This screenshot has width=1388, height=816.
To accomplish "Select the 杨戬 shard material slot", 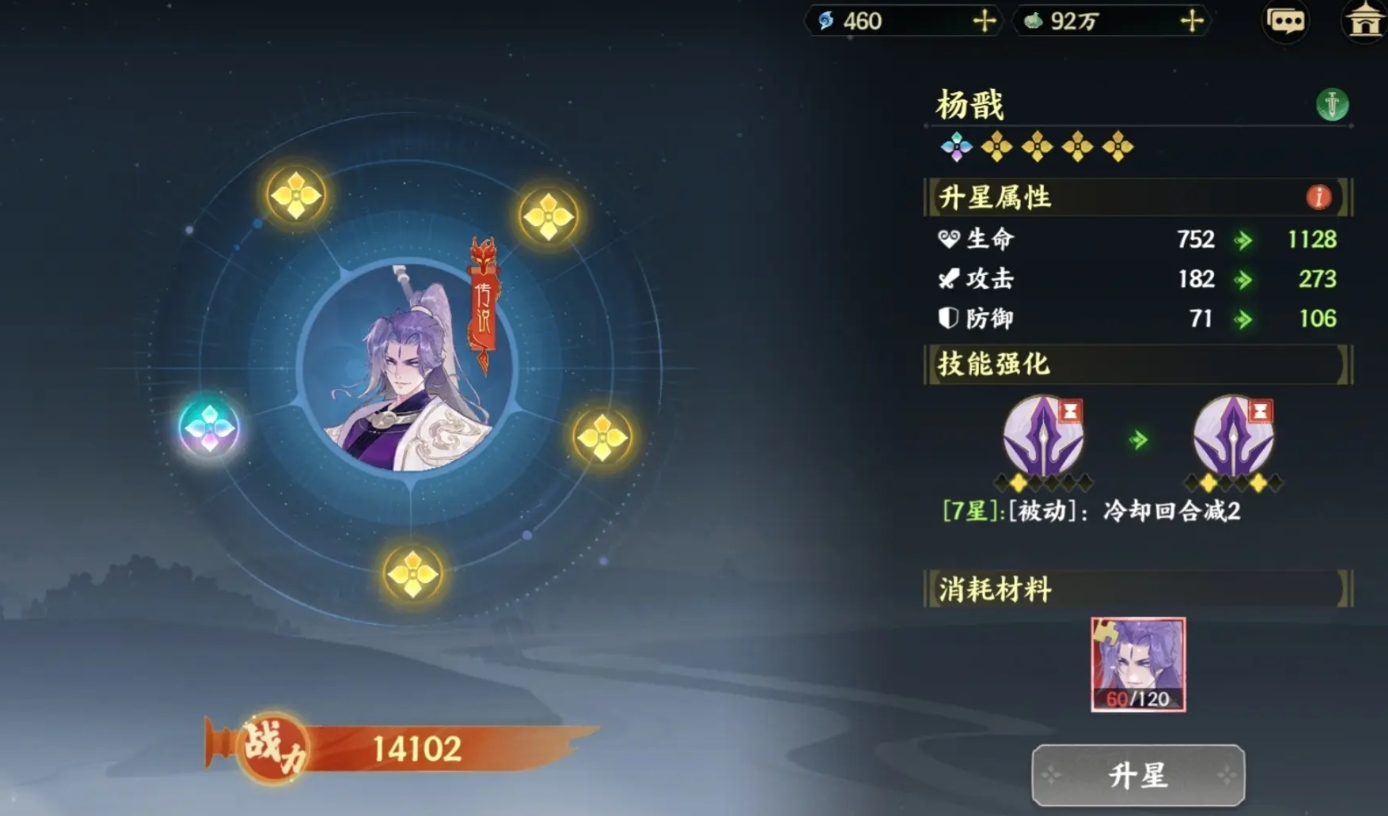I will [1138, 664].
